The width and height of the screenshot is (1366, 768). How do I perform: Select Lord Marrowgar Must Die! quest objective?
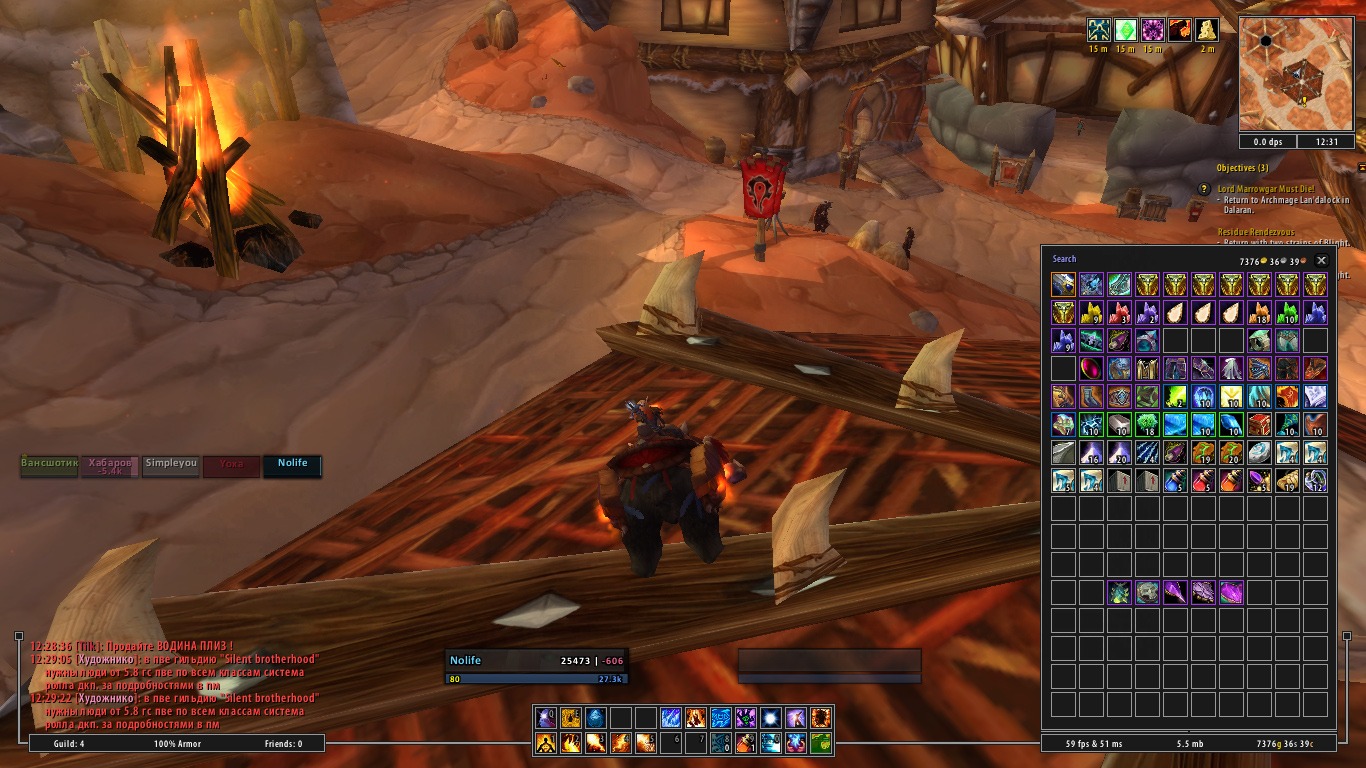[x=1265, y=188]
